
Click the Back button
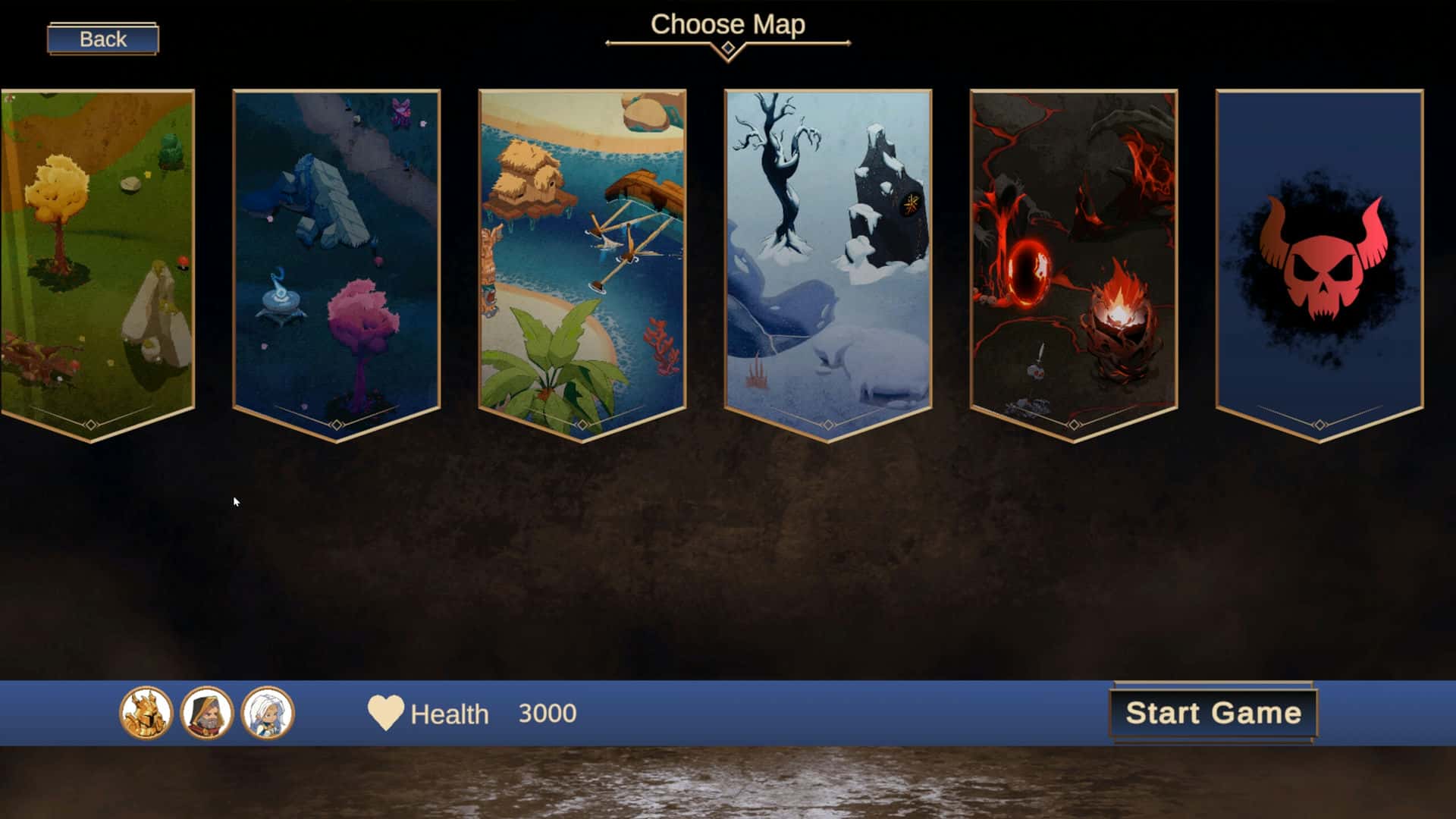click(x=102, y=39)
